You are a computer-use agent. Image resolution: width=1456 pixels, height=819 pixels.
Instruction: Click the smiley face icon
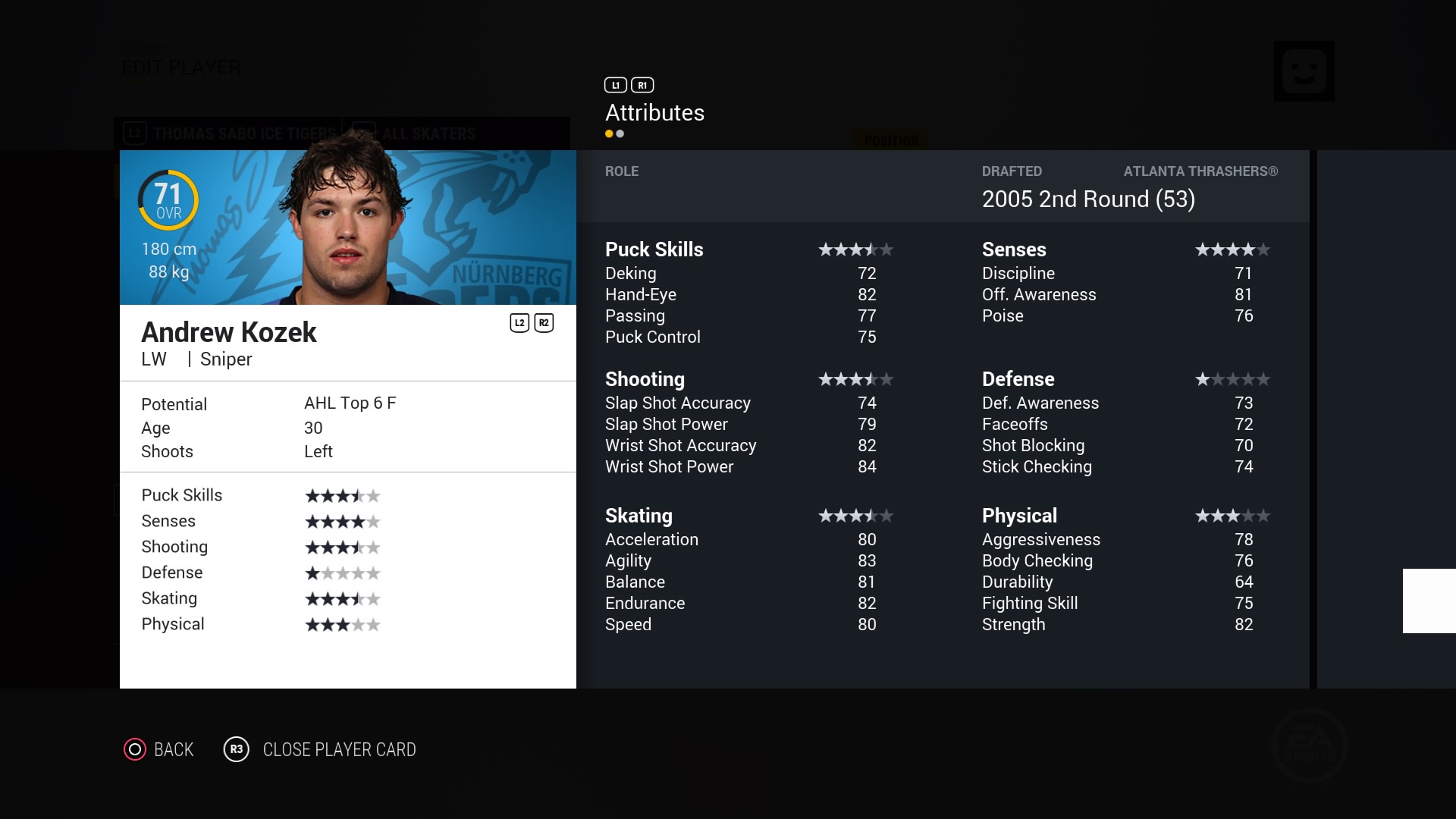[x=1304, y=71]
